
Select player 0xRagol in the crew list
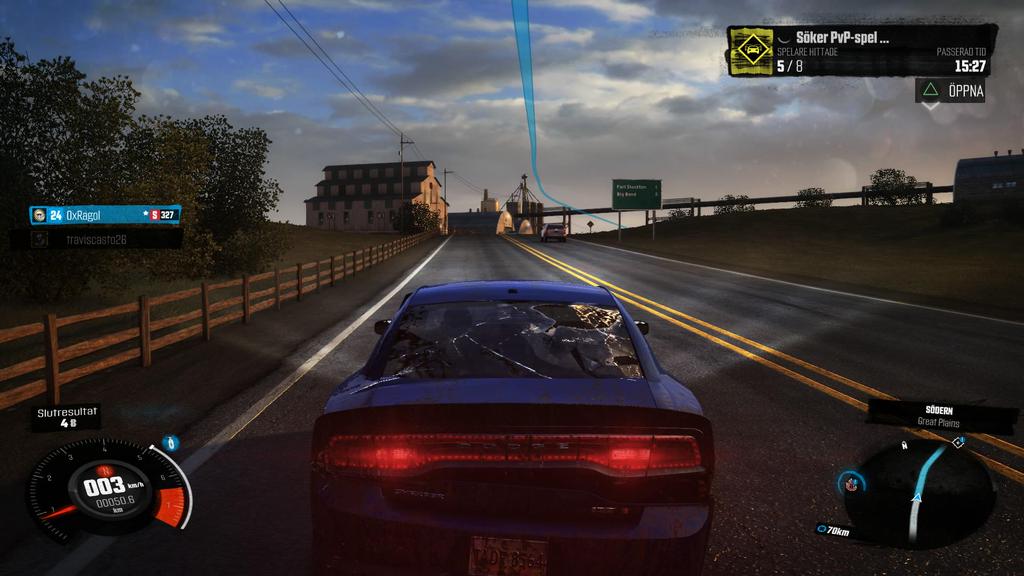[105, 215]
